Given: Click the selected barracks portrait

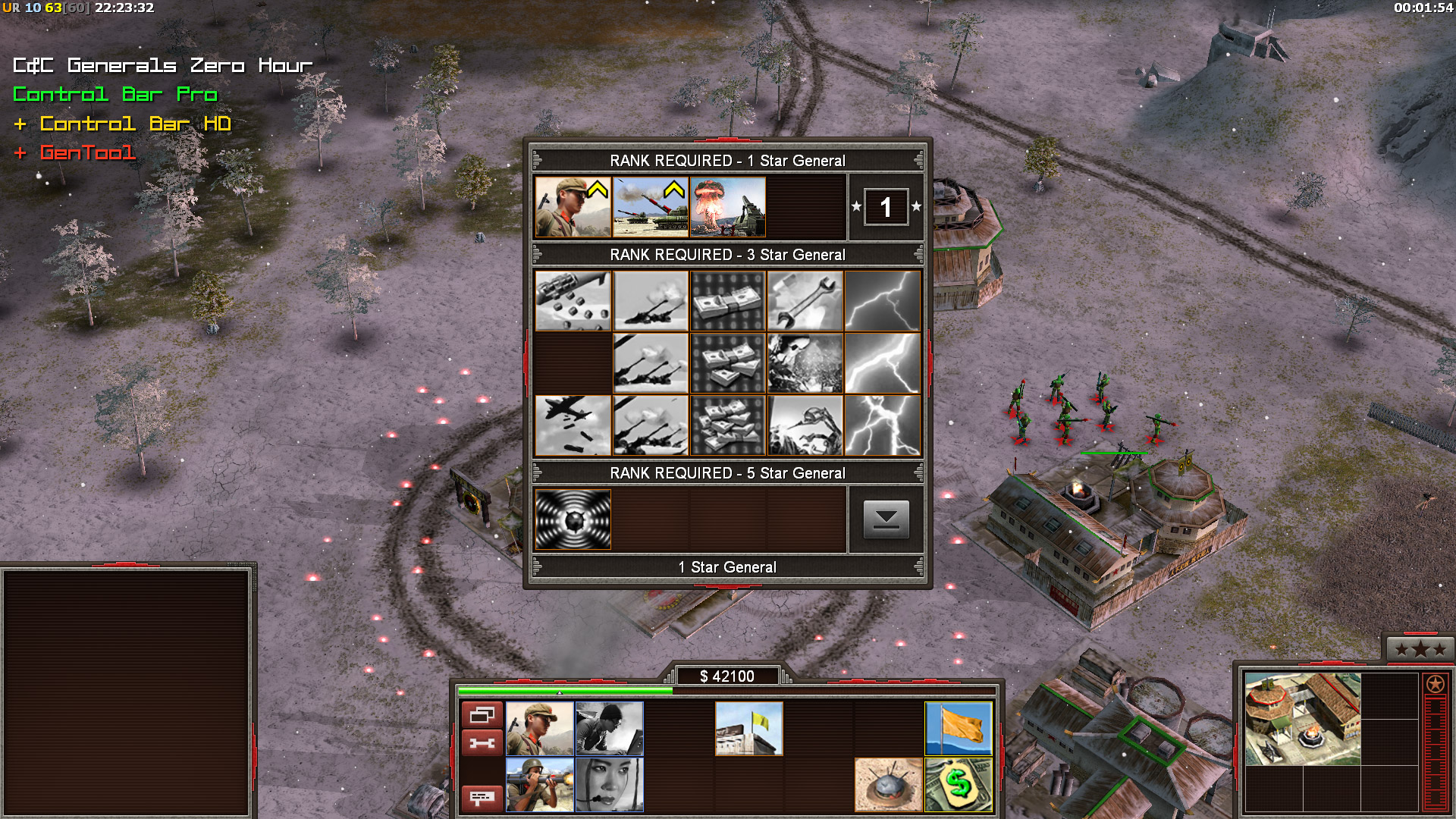Looking at the screenshot, I should coord(1302,719).
